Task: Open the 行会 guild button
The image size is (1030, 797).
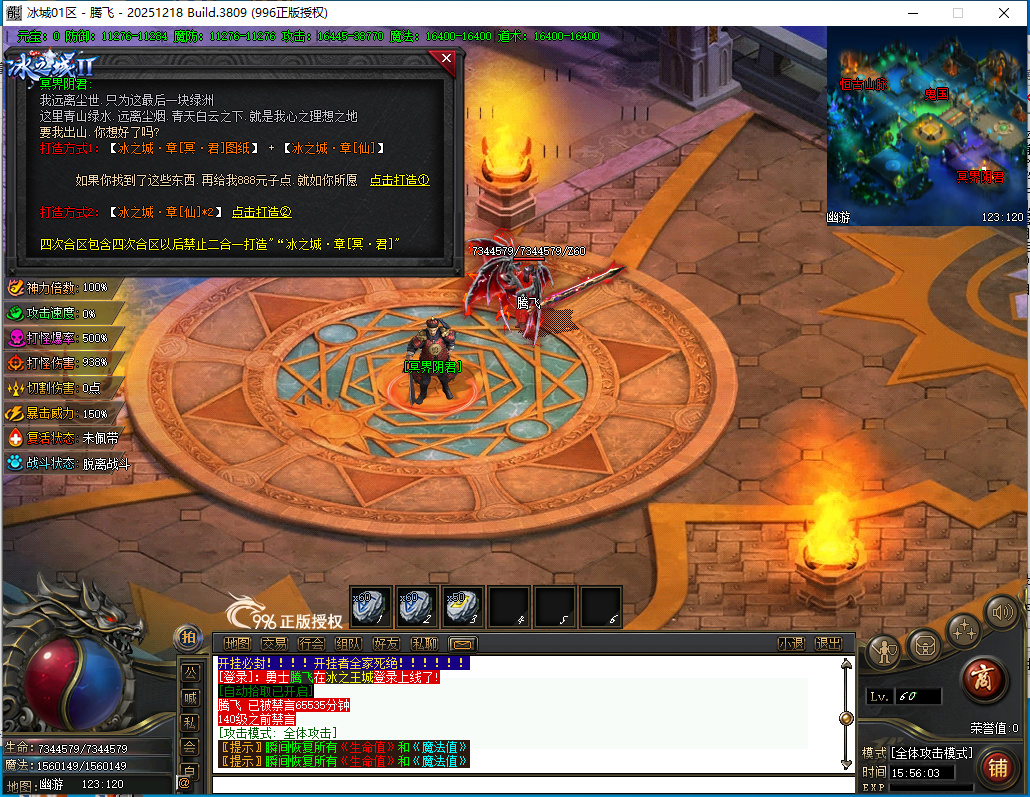Action: [312, 643]
